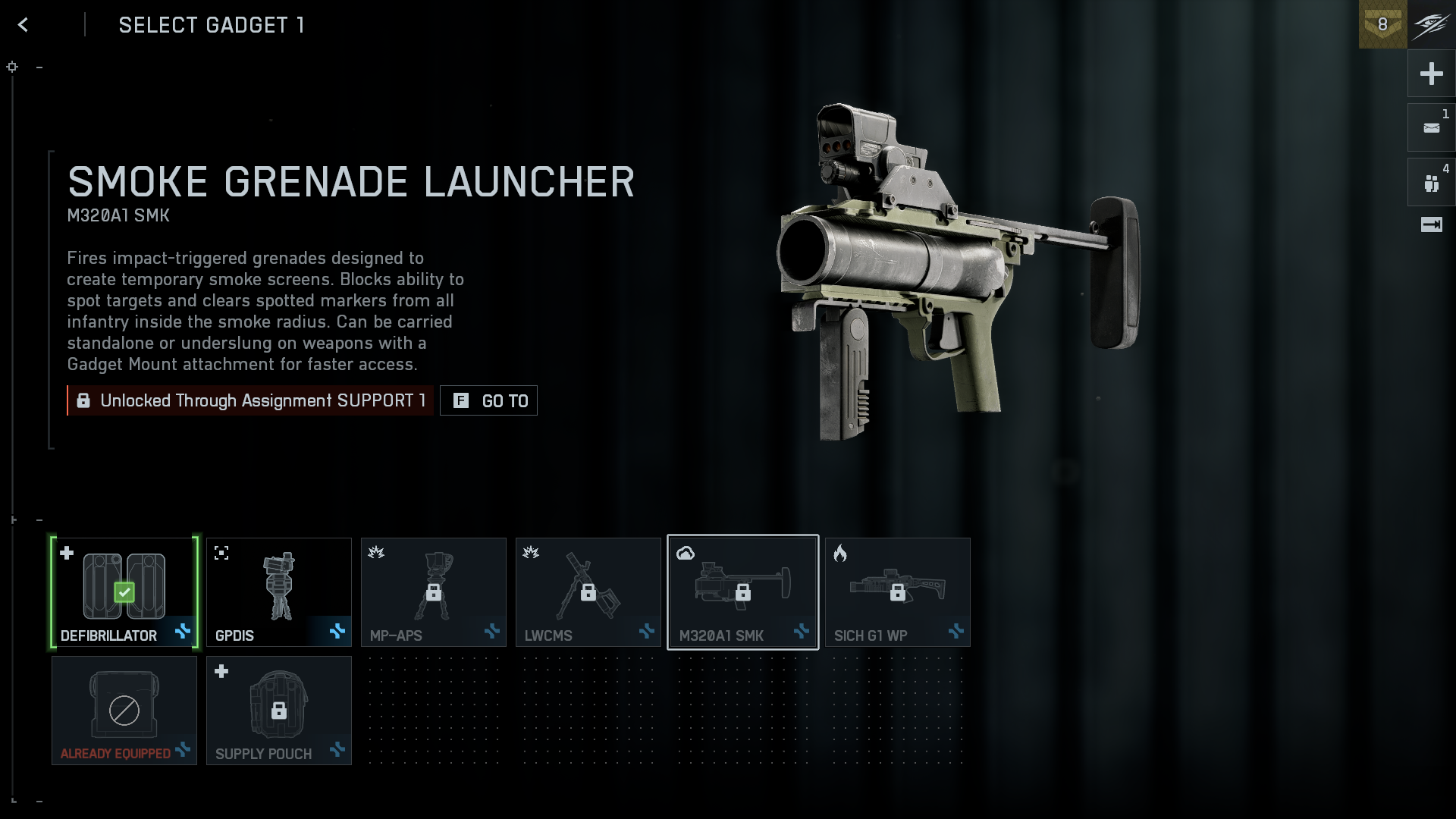The height and width of the screenshot is (819, 1456).
Task: Choose the GPDIS gadget tile
Action: pos(279,592)
